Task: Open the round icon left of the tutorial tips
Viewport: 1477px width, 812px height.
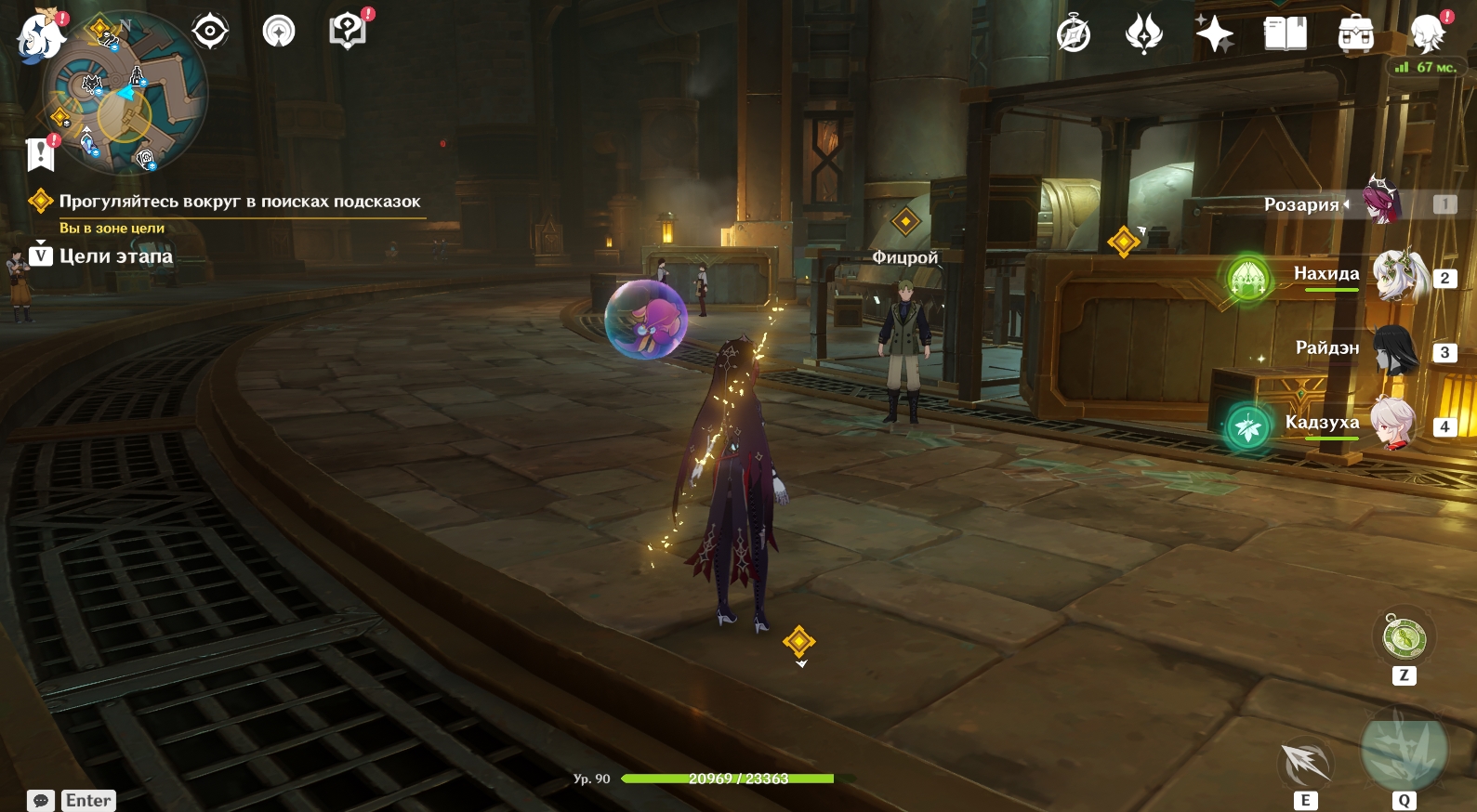Action: pyautogui.click(x=279, y=32)
